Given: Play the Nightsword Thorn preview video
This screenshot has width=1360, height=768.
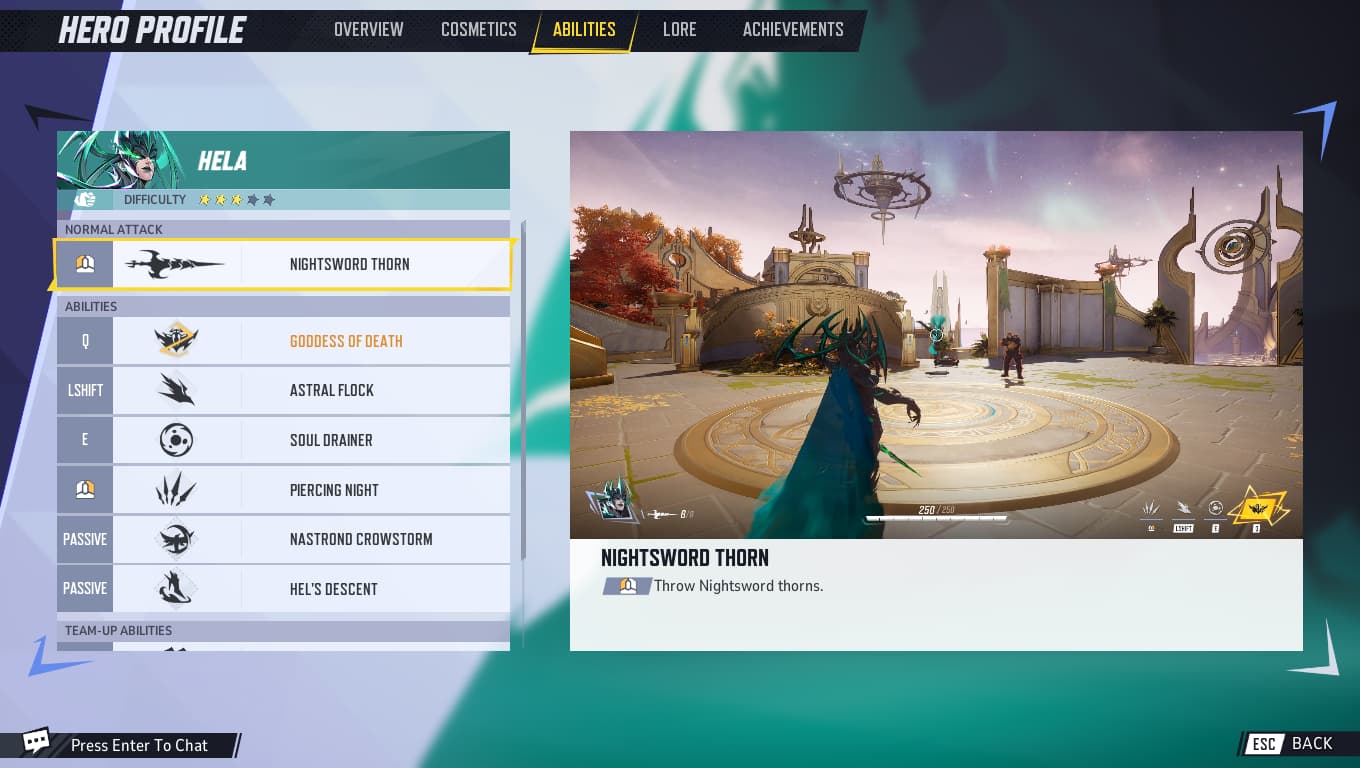Looking at the screenshot, I should click(x=936, y=335).
